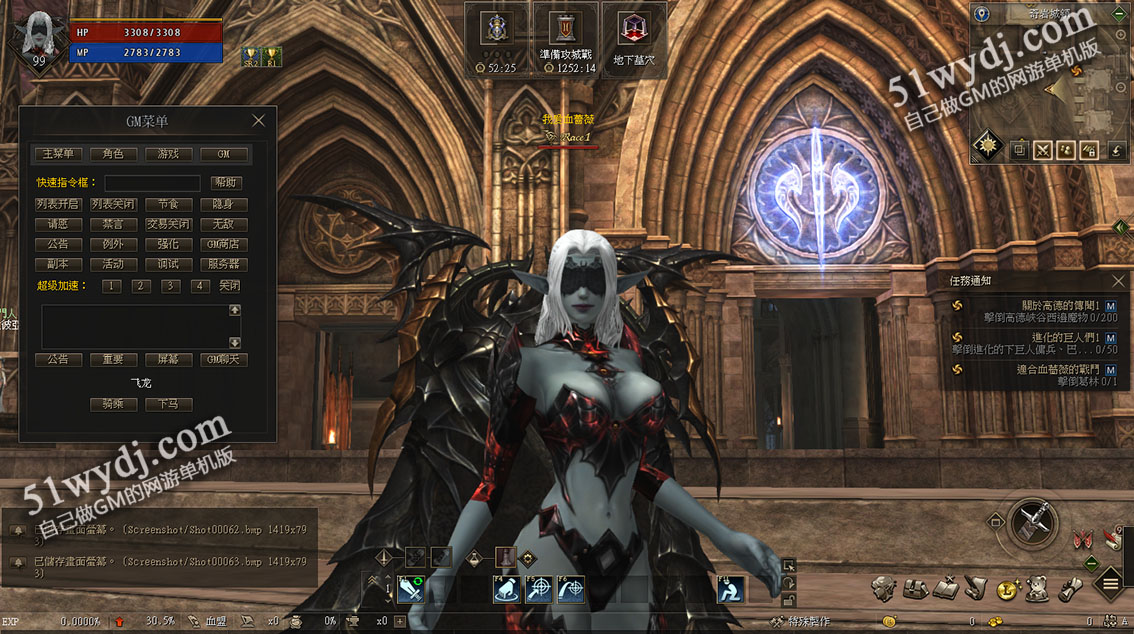
Task: Activate the 隐身 stealth button
Action: (x=223, y=204)
